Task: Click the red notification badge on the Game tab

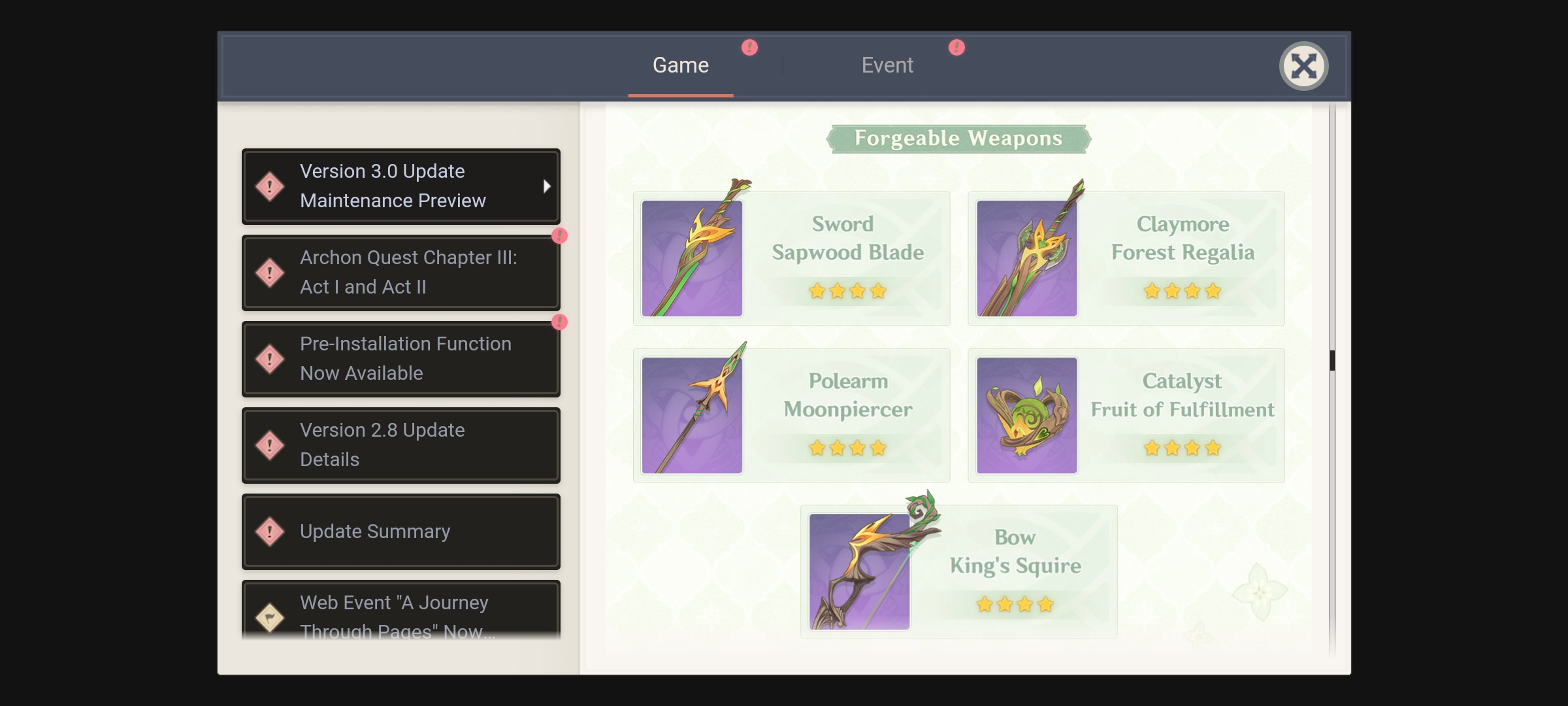Action: tap(749, 47)
